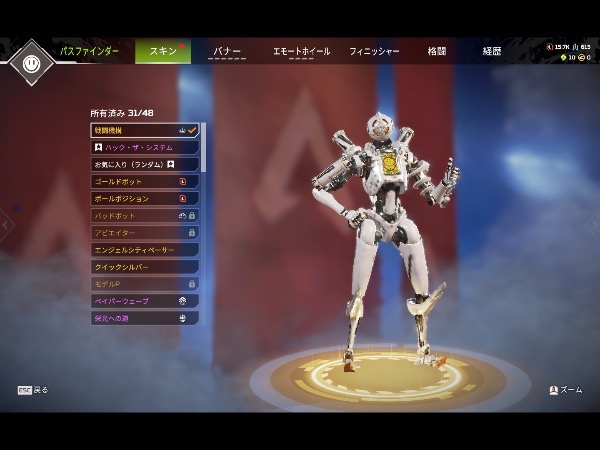Select the エンジェルシティペーサー skin
Image resolution: width=600 pixels, height=450 pixels.
[144, 249]
